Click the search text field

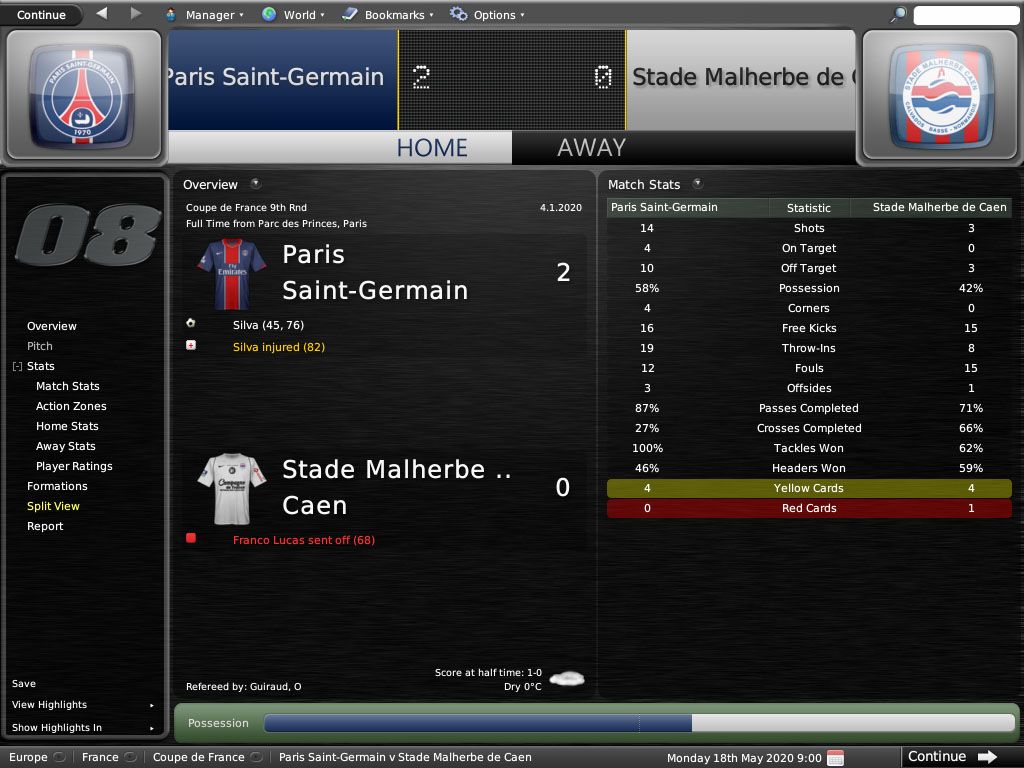pos(965,15)
